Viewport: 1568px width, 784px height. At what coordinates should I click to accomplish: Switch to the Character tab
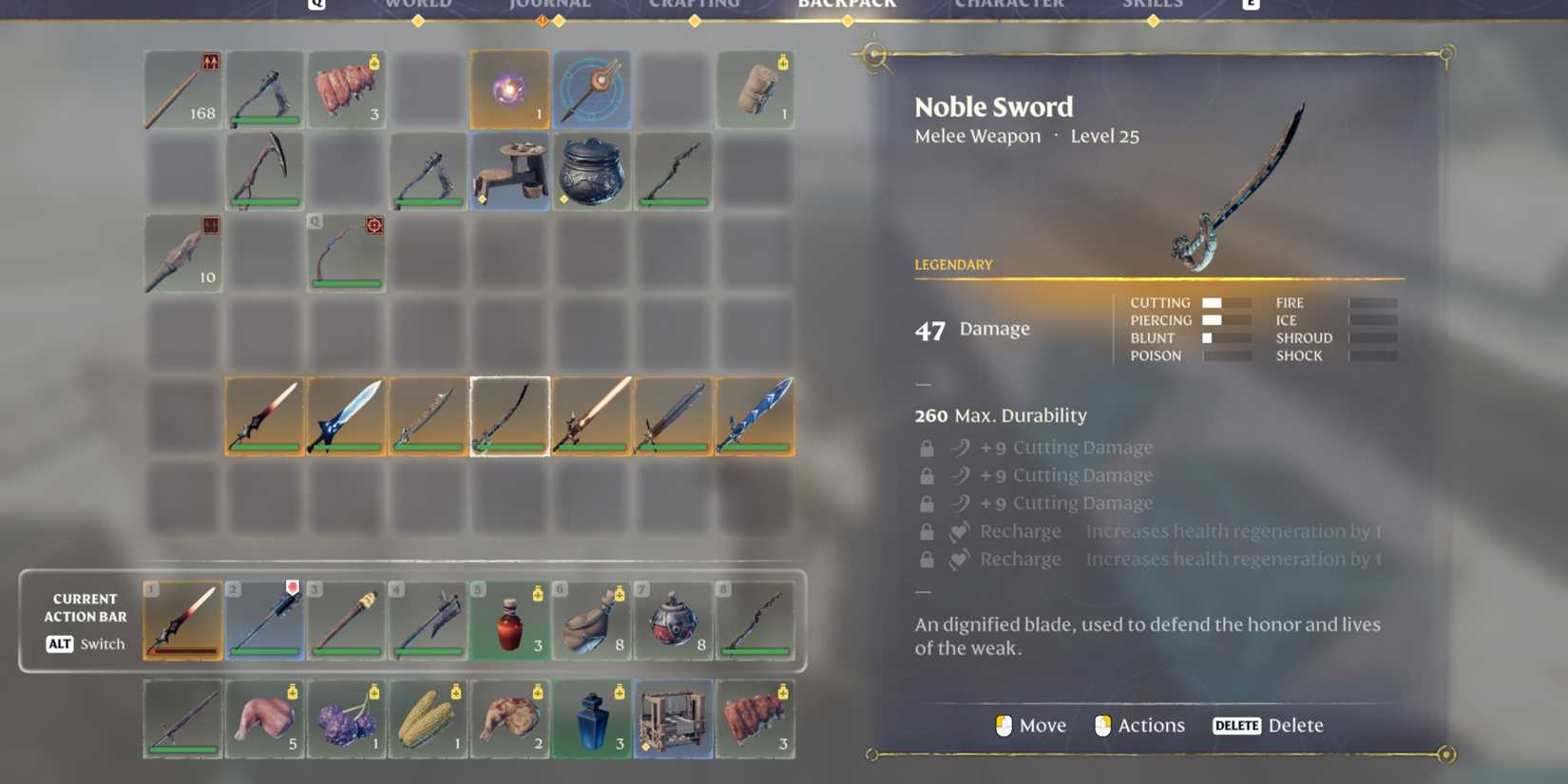(1005, 5)
